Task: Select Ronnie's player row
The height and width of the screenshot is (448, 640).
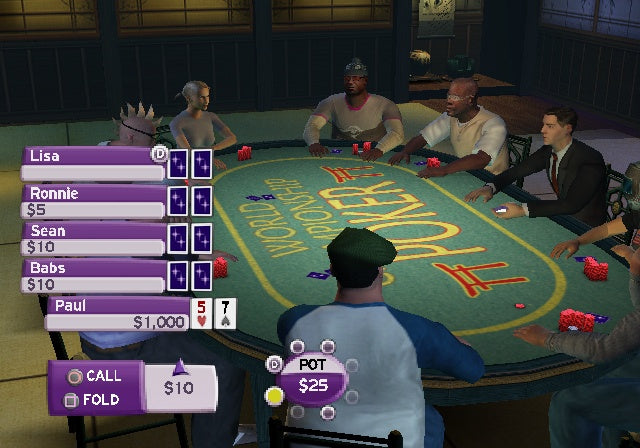Action: click(92, 201)
